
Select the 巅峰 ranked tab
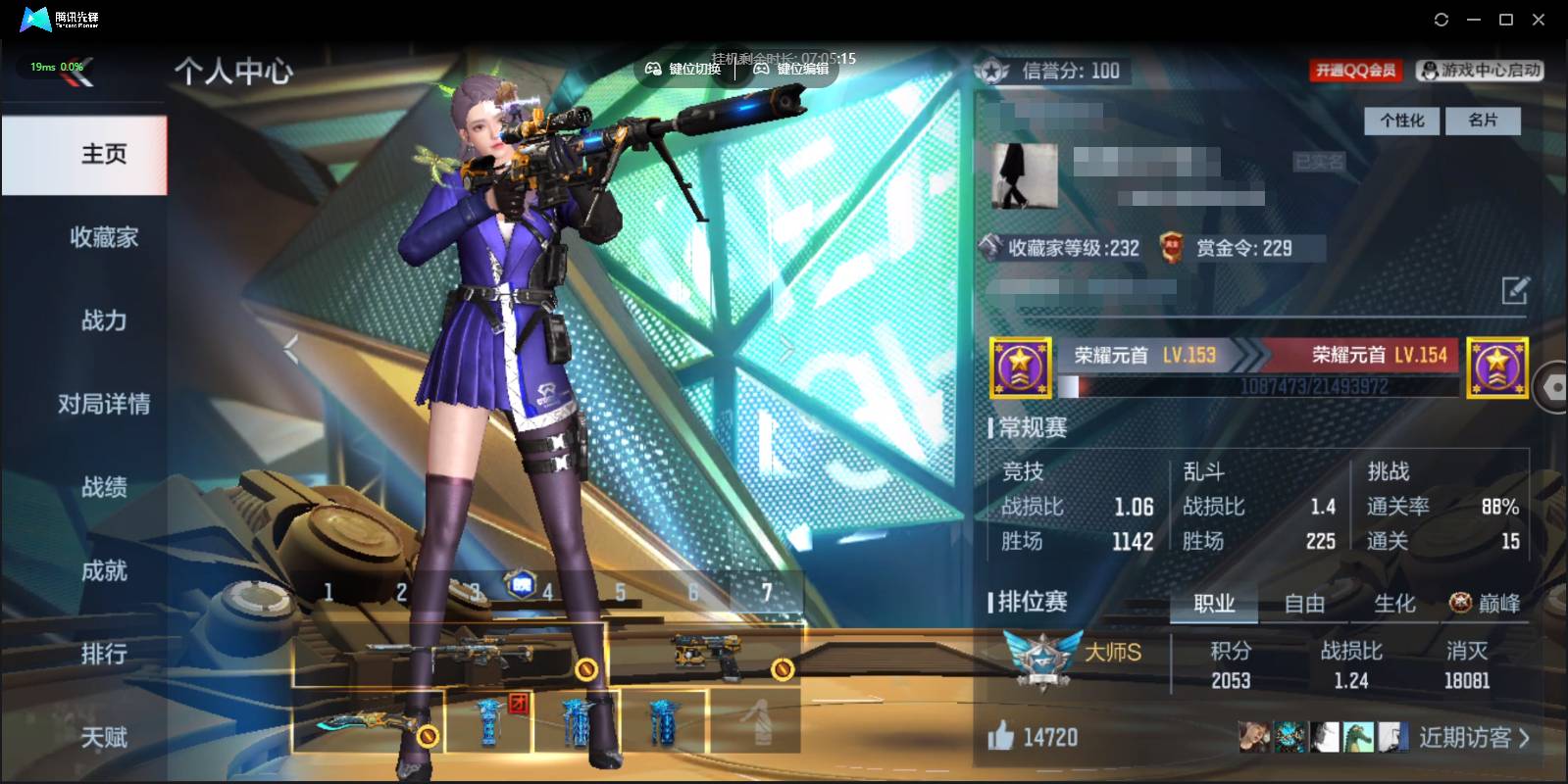click(1487, 604)
